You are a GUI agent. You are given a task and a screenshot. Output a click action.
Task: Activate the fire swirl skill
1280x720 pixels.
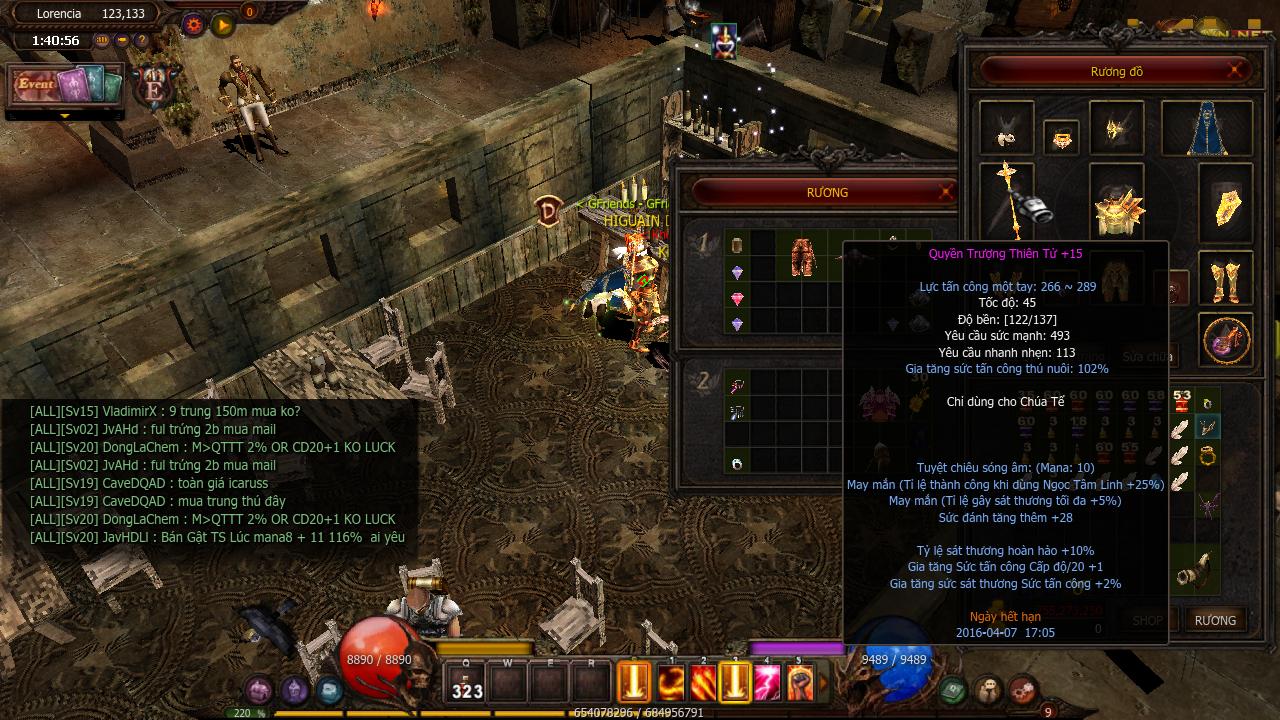point(671,683)
